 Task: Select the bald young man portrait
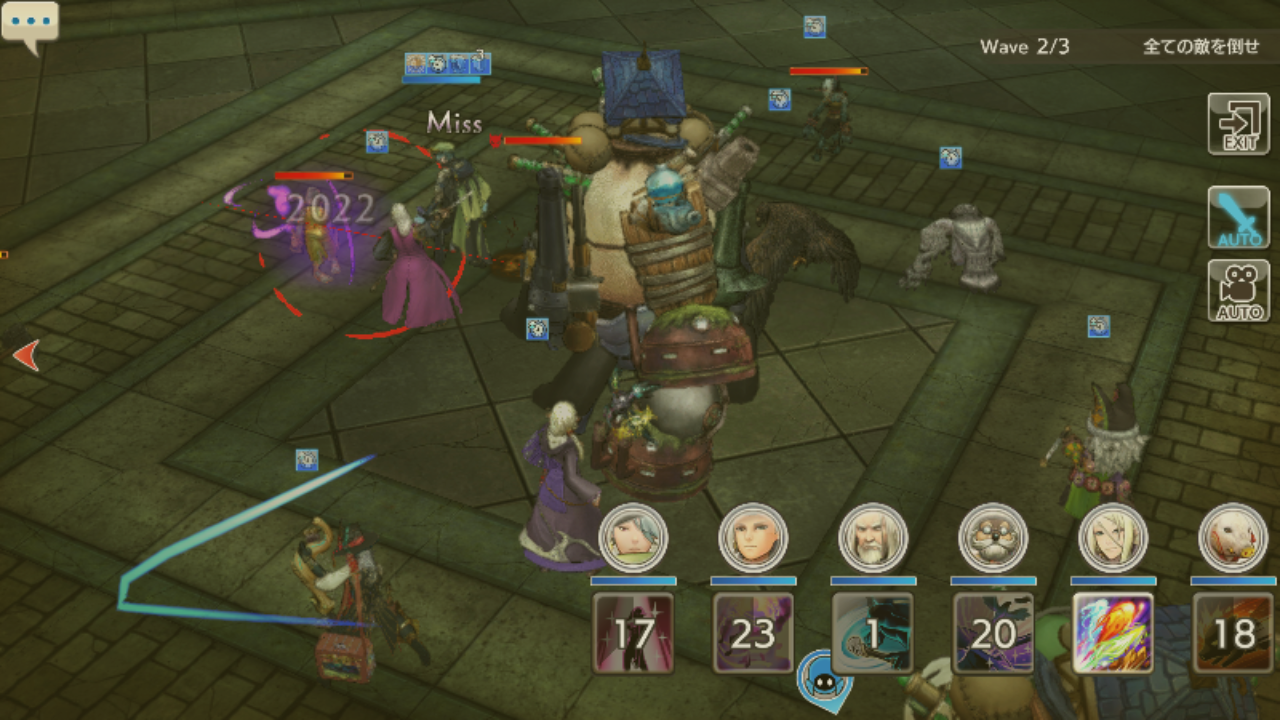[x=753, y=537]
